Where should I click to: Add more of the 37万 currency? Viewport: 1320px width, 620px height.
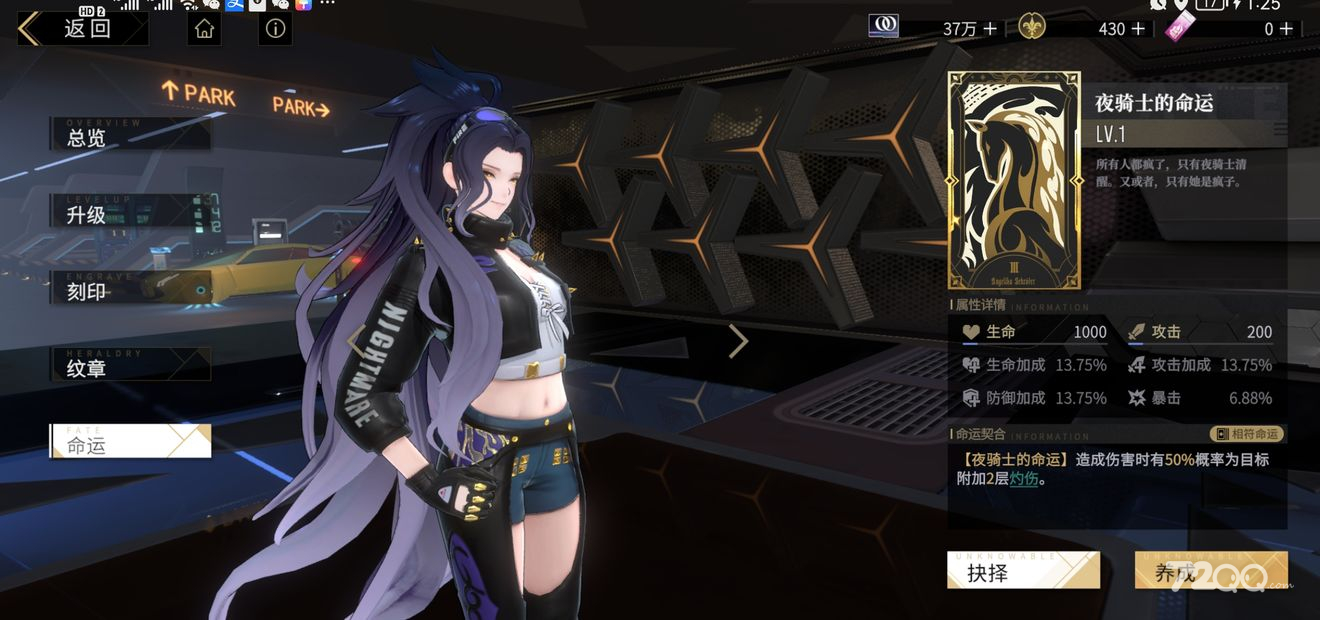click(x=990, y=29)
